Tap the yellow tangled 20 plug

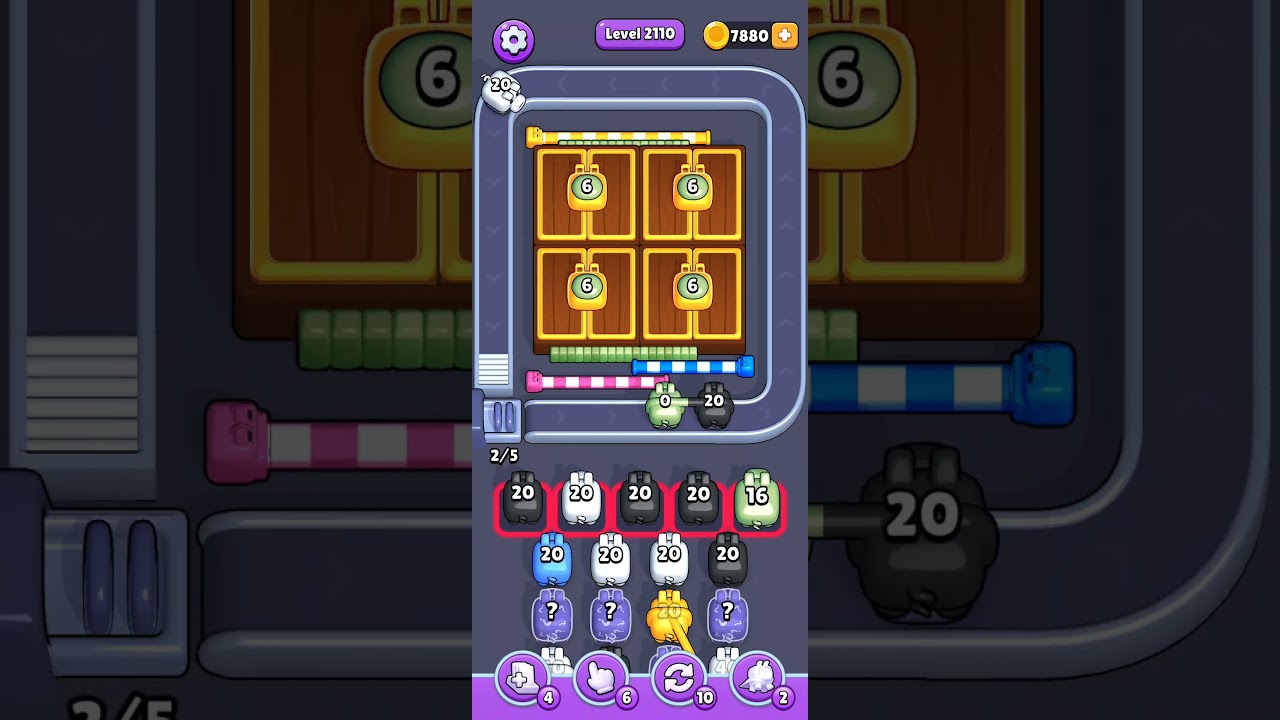(668, 612)
